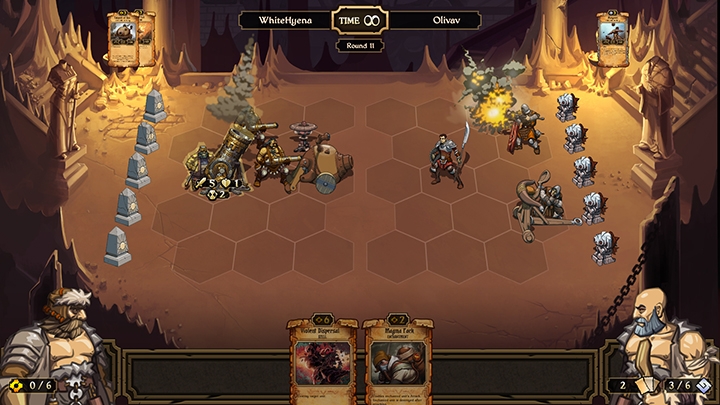Inspect the card on the right pedestal
Image resolution: width=720 pixels, height=405 pixels.
pos(611,39)
